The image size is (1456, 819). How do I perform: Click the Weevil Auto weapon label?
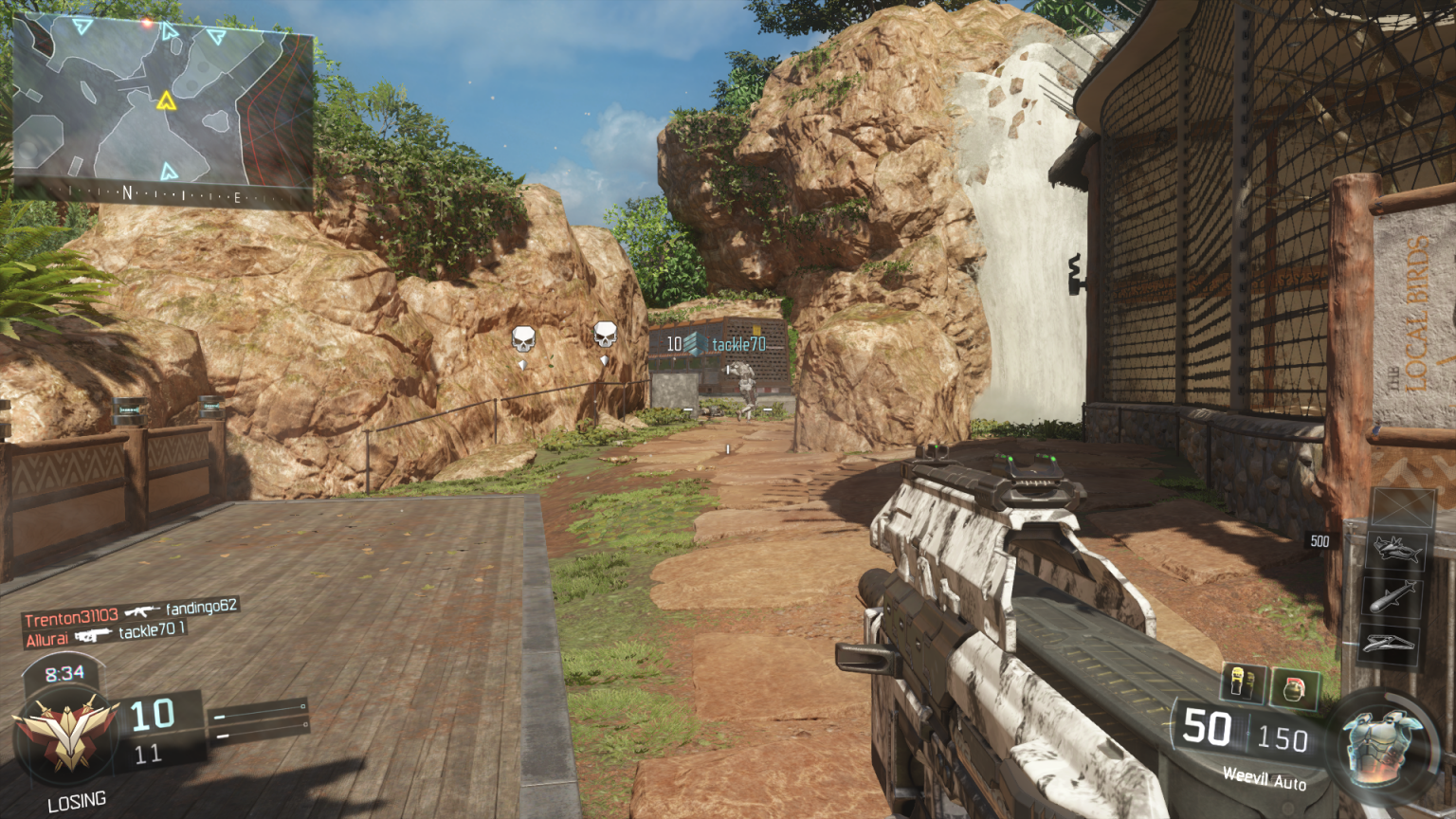pos(1264,779)
